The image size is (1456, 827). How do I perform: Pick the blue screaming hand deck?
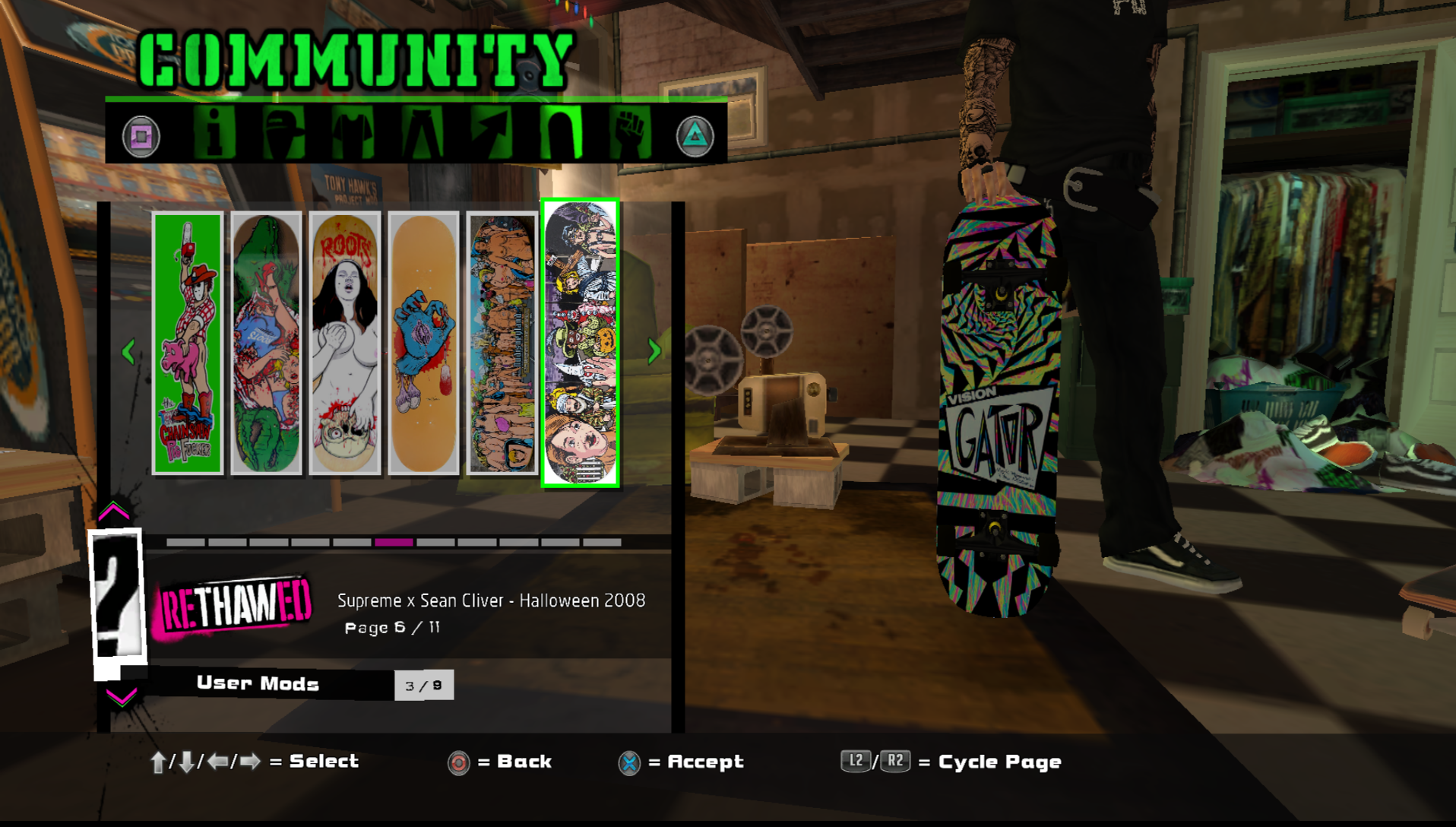coord(423,344)
